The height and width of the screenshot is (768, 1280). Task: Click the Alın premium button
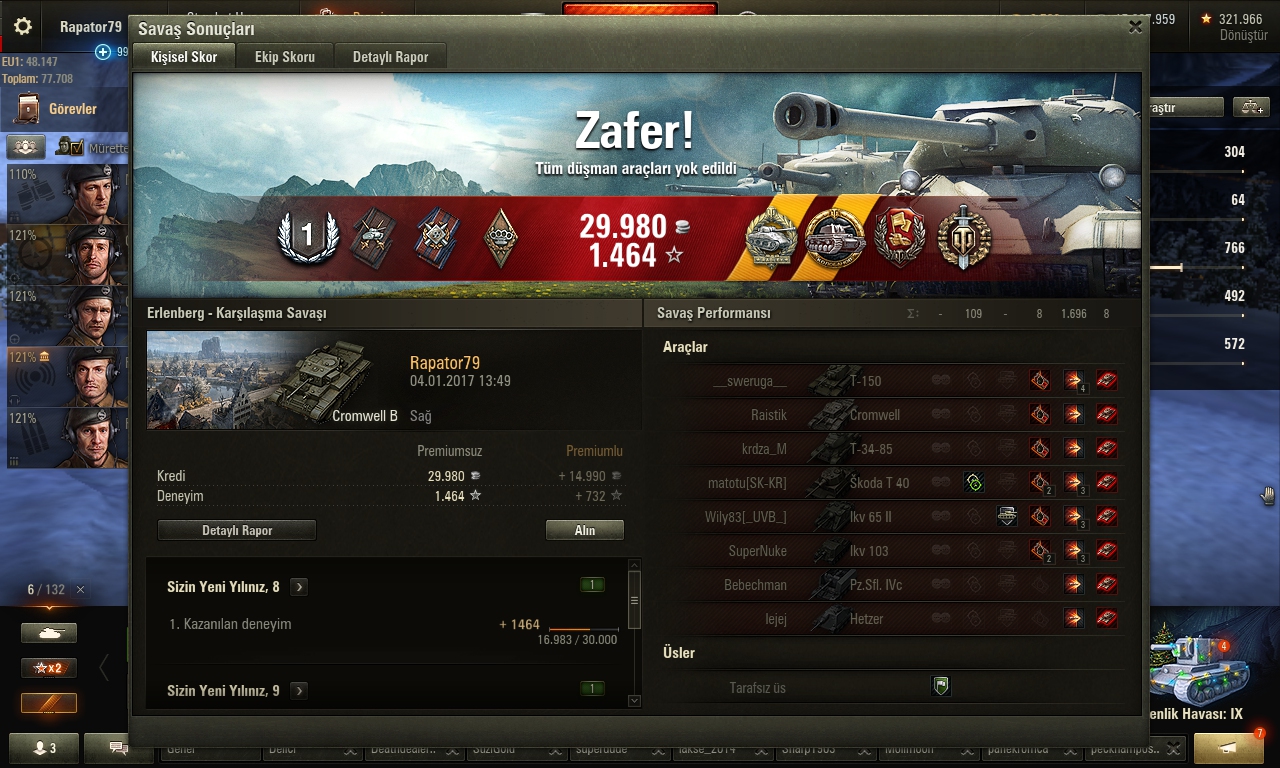coord(584,531)
